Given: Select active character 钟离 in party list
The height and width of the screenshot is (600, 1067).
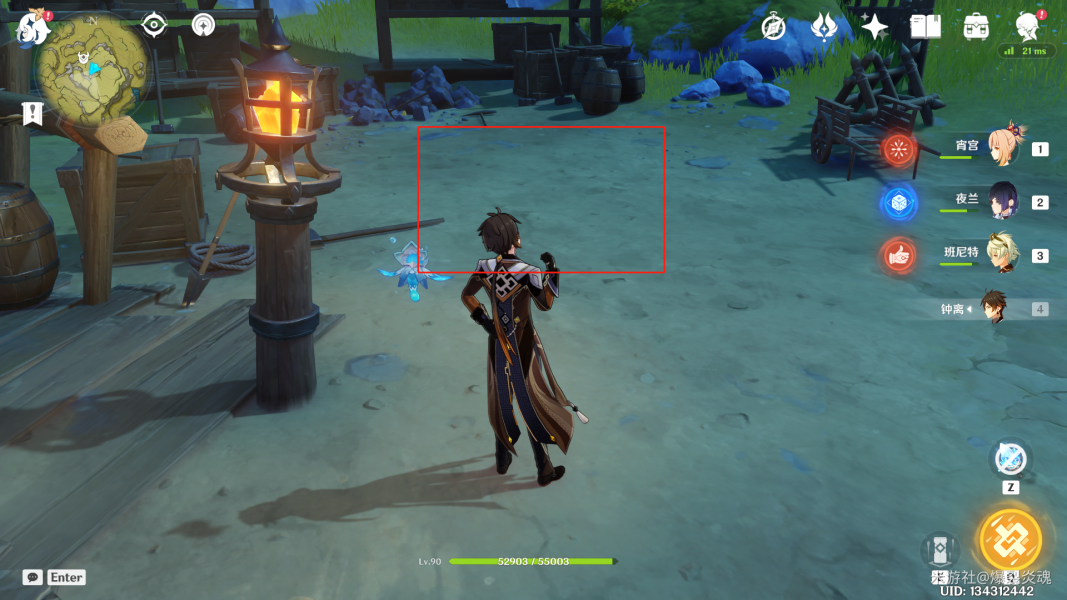Looking at the screenshot, I should pyautogui.click(x=992, y=308).
